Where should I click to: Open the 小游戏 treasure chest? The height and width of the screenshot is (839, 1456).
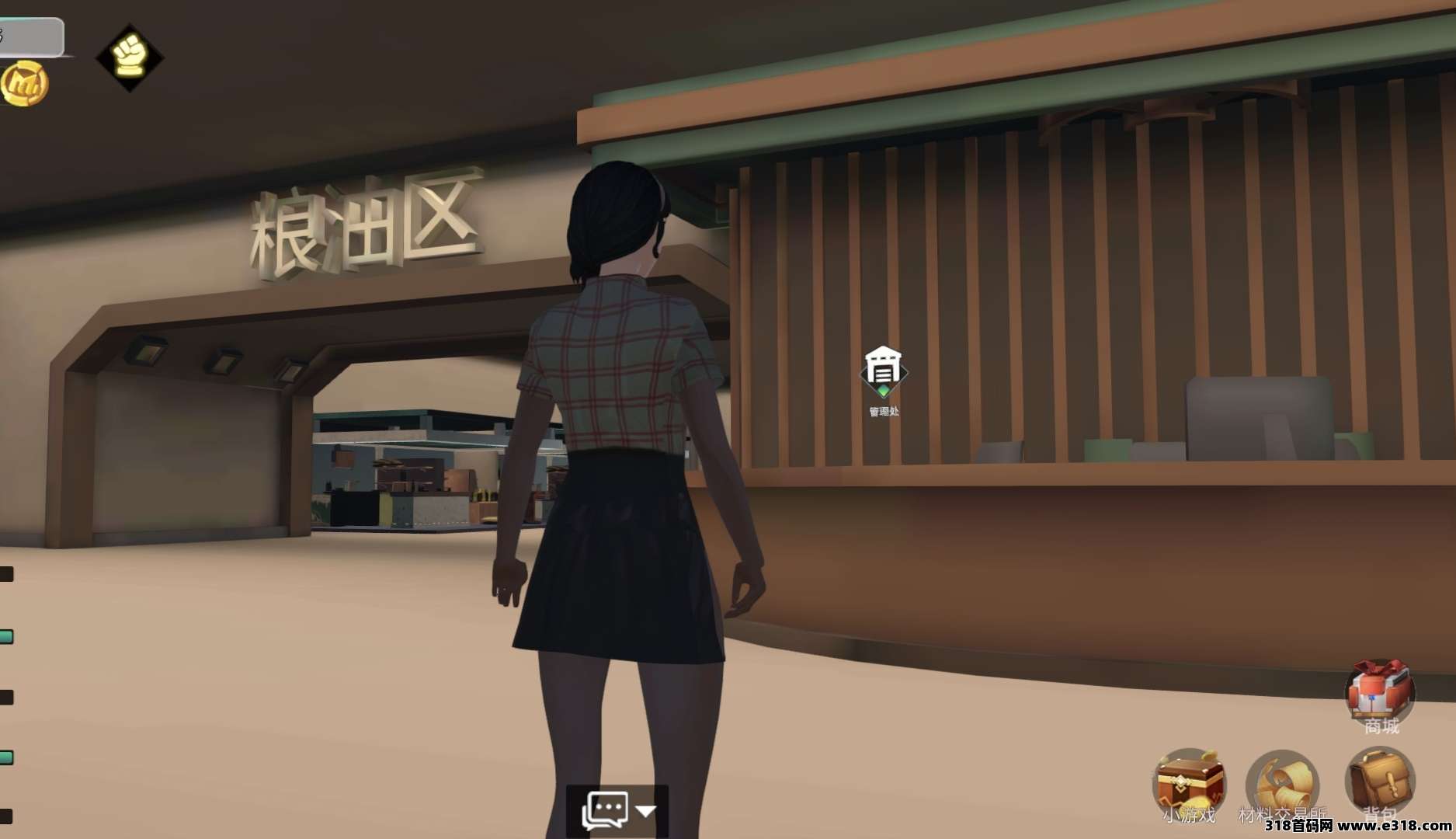1189,783
